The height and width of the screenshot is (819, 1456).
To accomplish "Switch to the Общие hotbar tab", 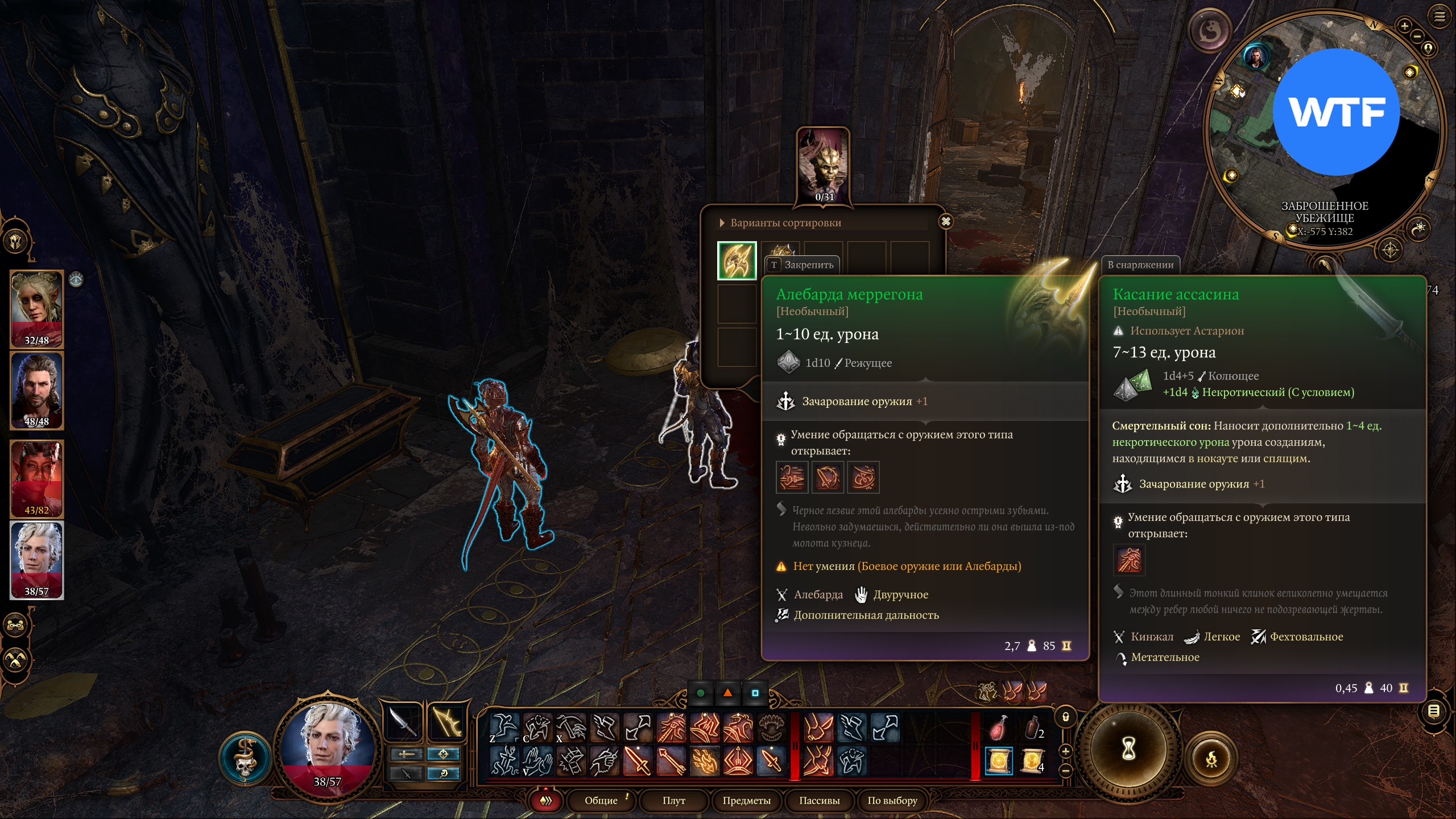I will point(601,800).
